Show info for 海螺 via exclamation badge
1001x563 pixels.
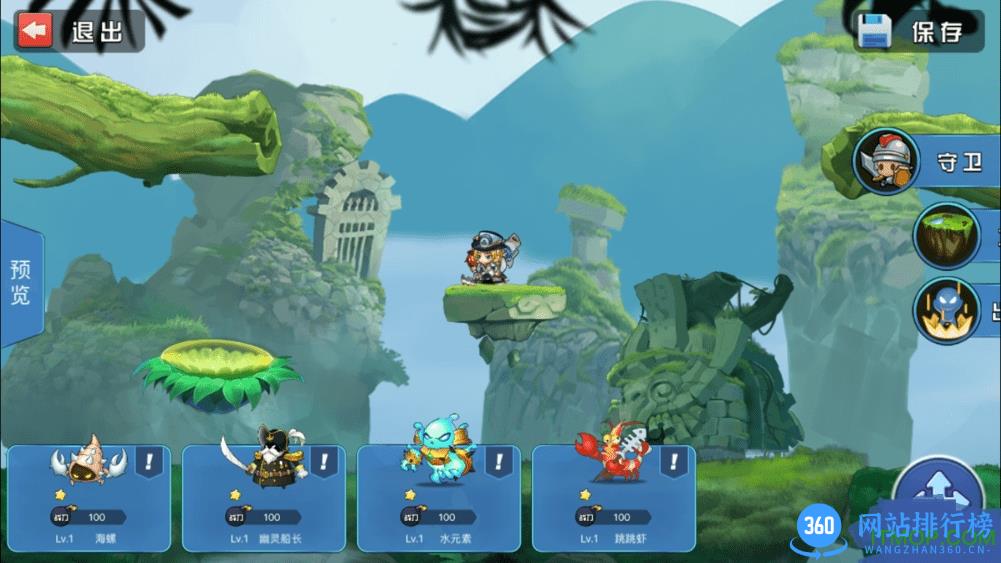click(x=150, y=462)
